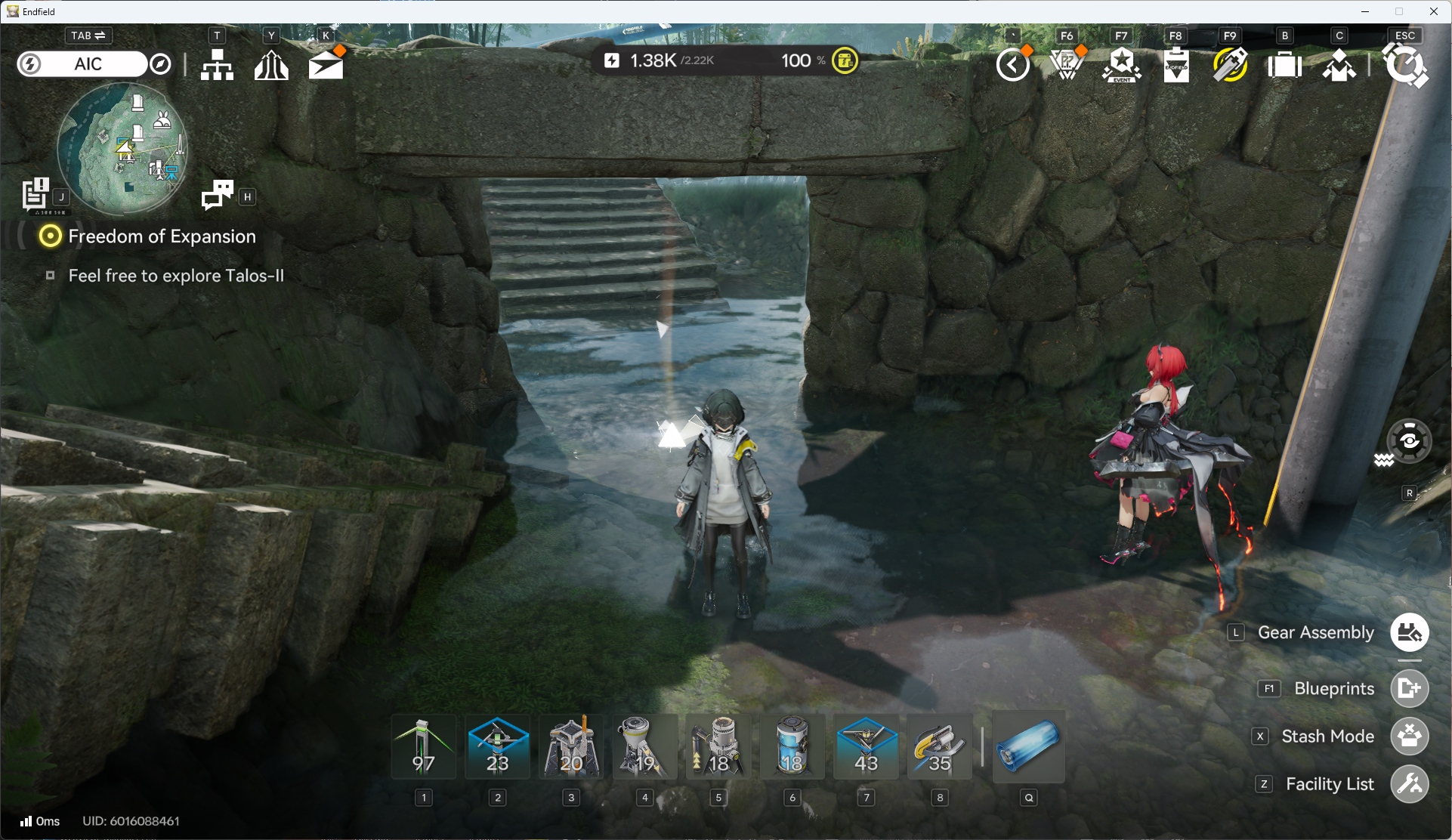Screen dimensions: 1452x840
Task: Select the Freedom of Expansion quest tracker
Action: click(x=161, y=236)
